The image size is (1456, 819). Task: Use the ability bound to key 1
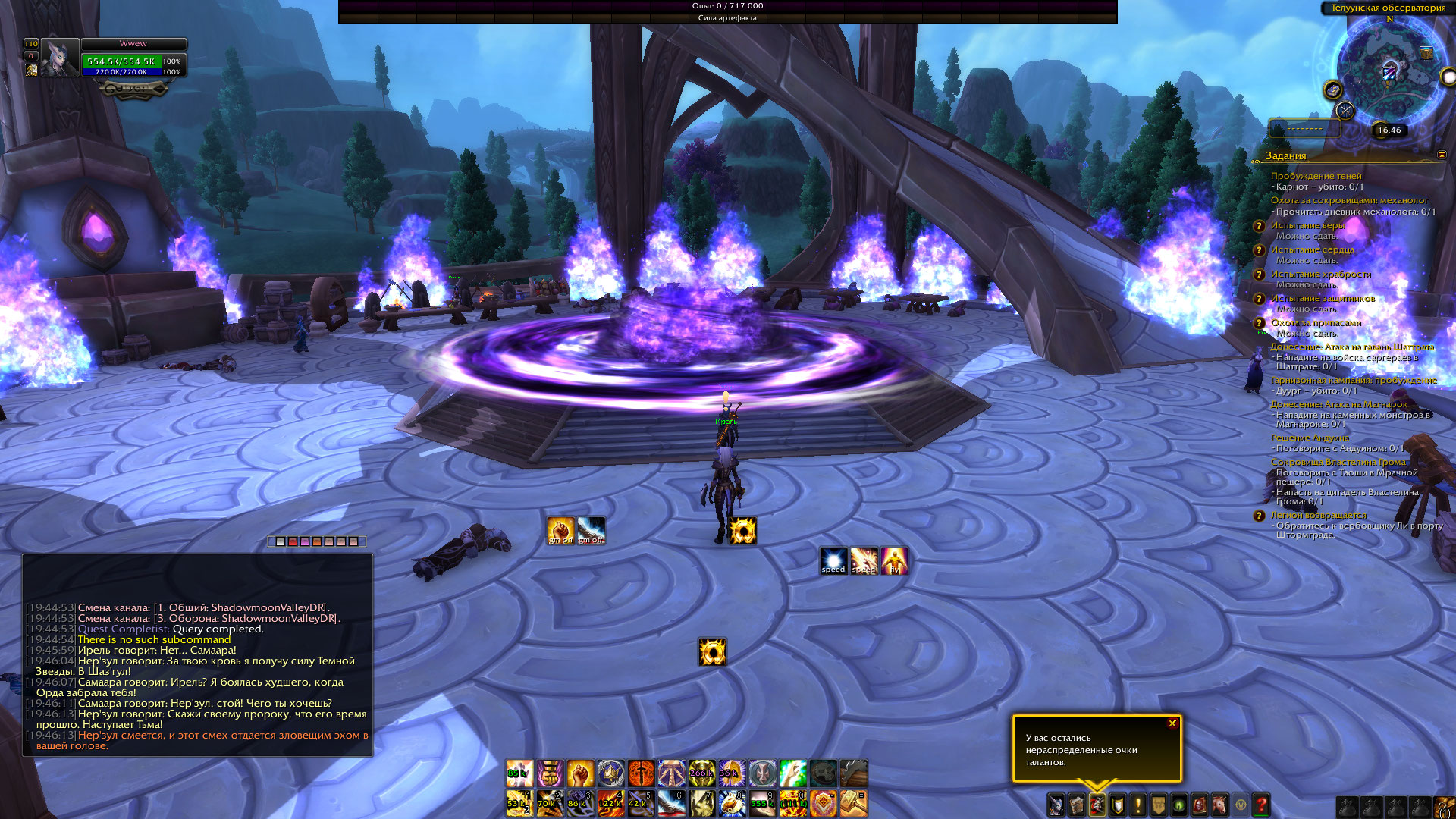[519, 803]
